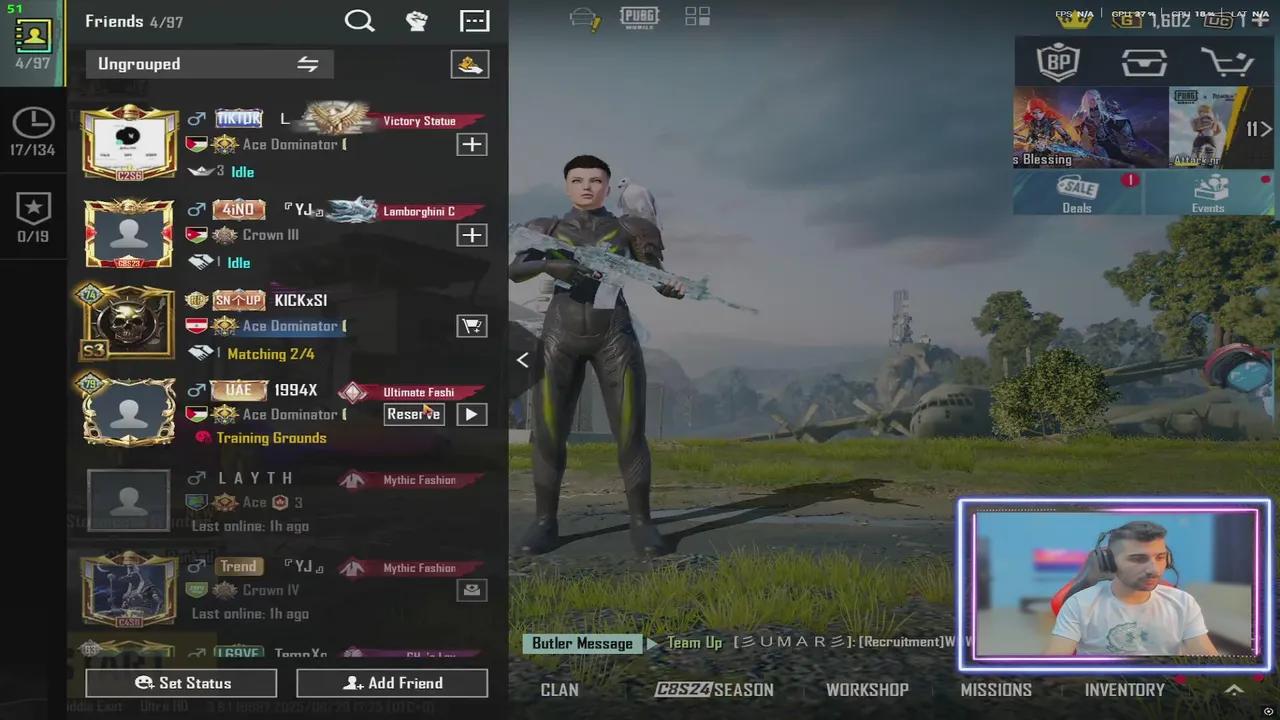Send mail to Trend via the envelope icon
1280x720 pixels.
(471, 590)
